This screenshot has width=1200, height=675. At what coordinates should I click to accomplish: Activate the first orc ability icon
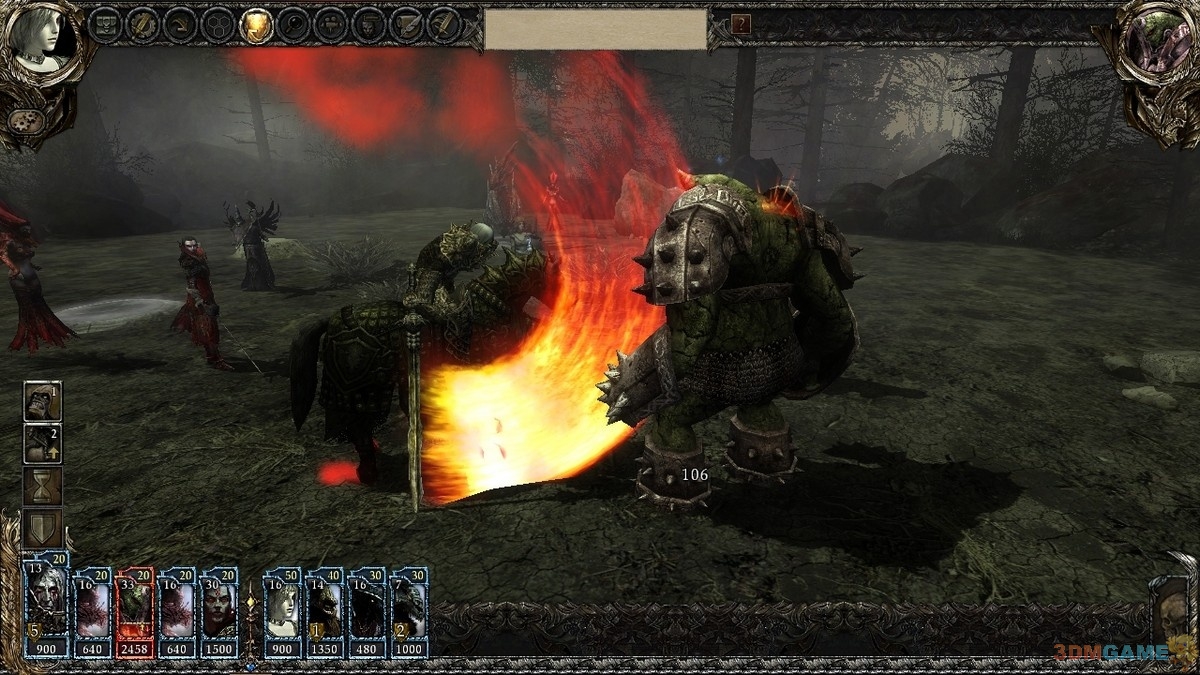(x=43, y=402)
